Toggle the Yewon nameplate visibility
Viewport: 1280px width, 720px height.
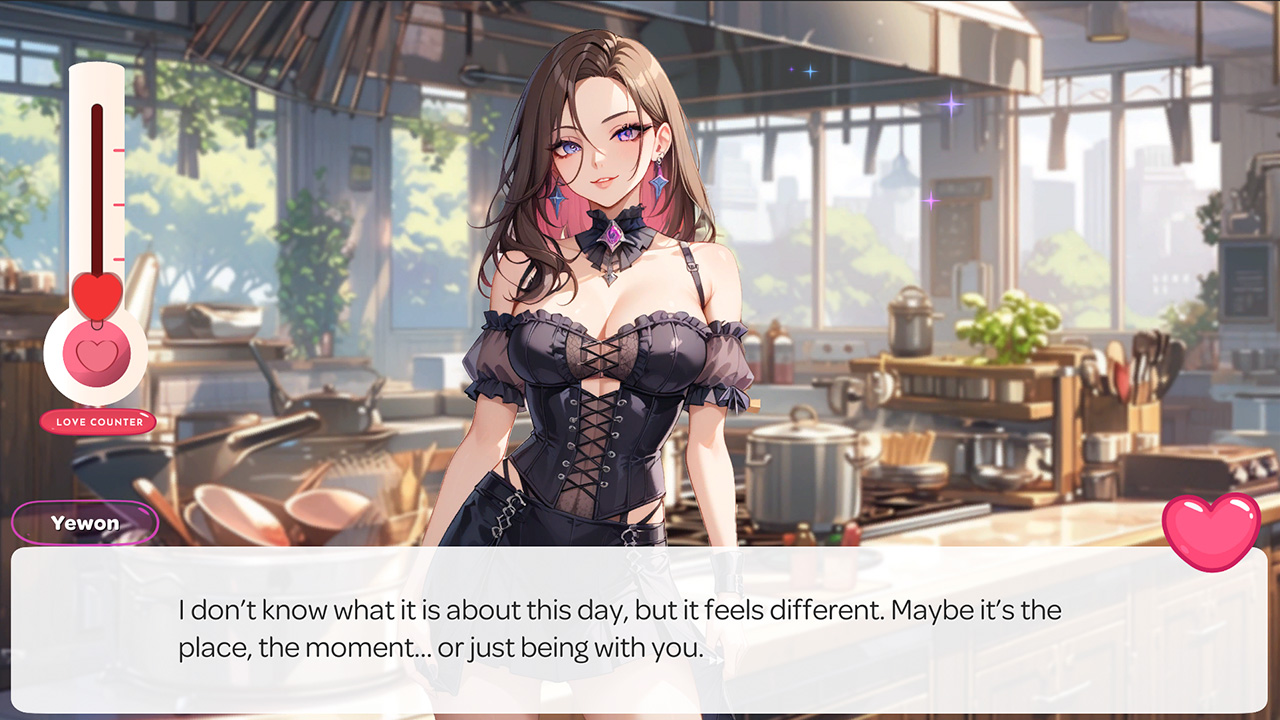84,523
